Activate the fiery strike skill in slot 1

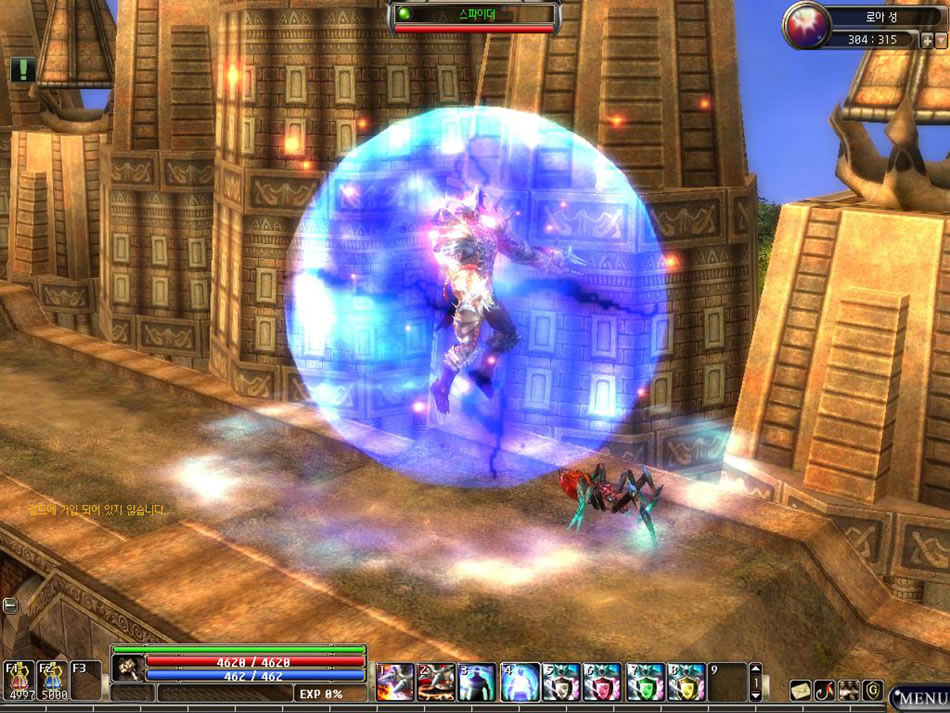[395, 681]
